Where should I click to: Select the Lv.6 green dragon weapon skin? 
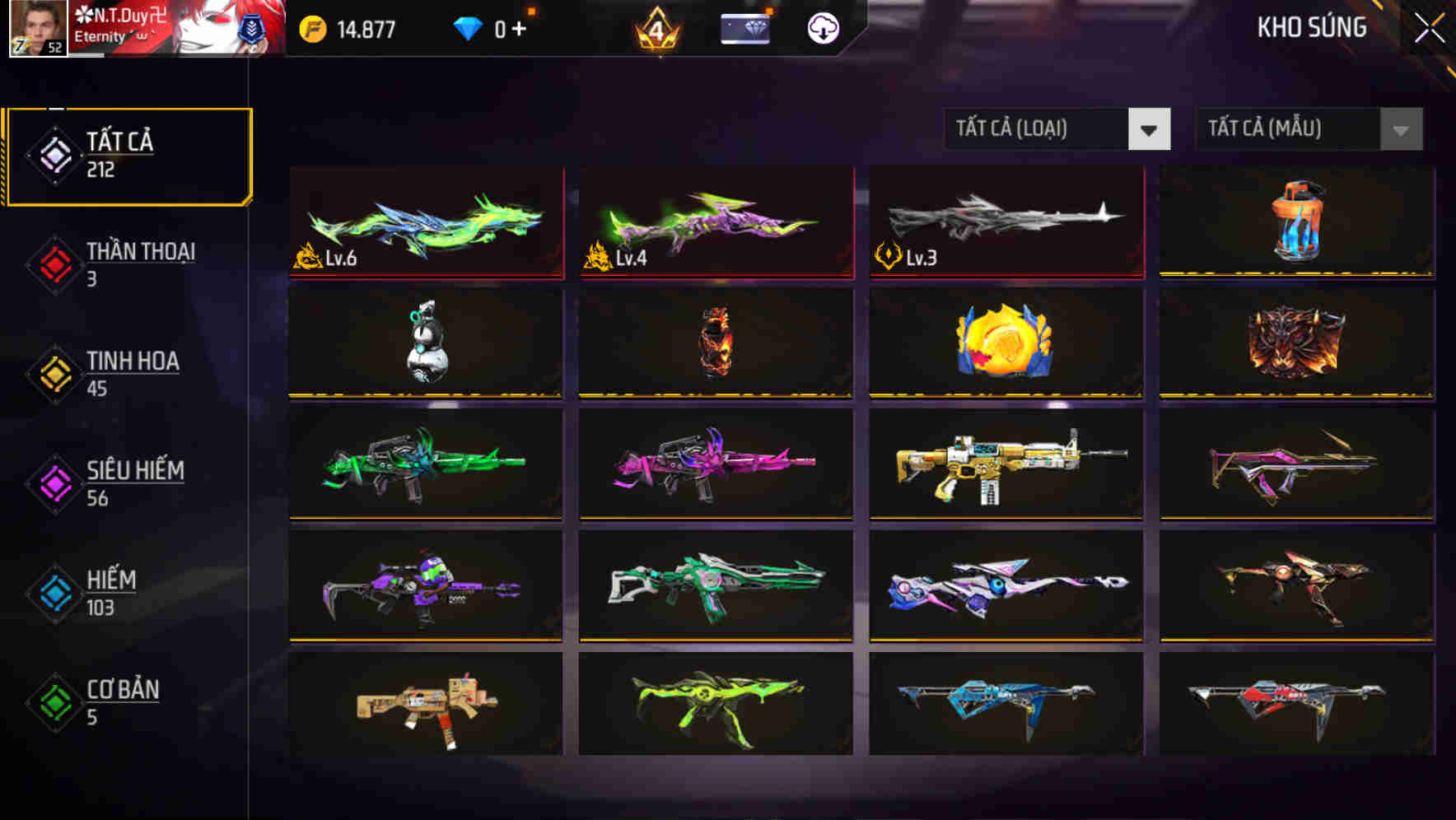click(x=425, y=222)
